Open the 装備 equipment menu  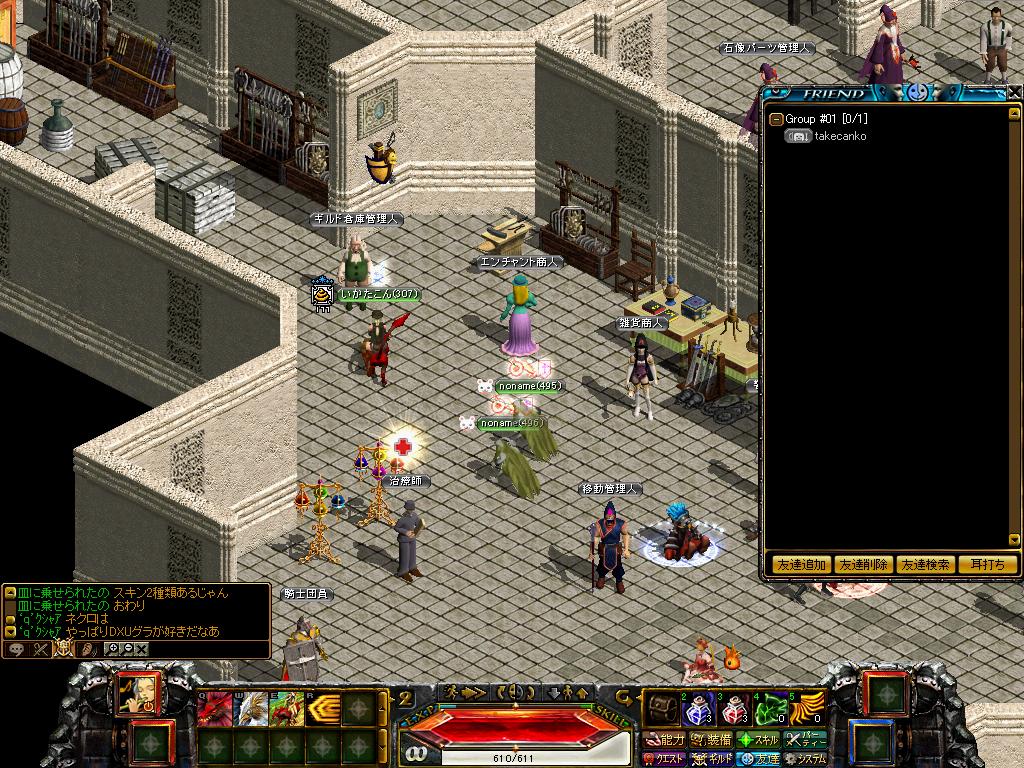[711, 740]
